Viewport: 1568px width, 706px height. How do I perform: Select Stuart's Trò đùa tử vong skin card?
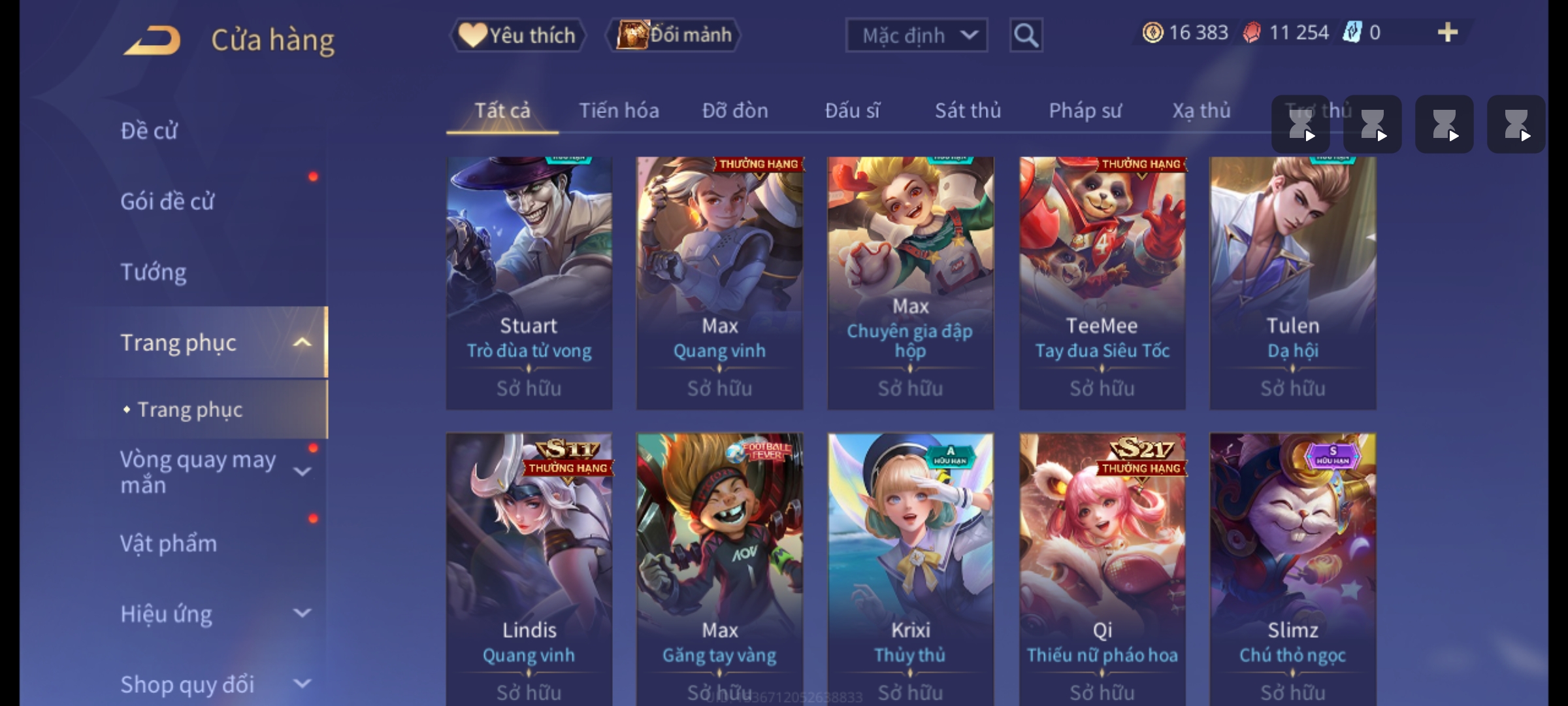pos(529,282)
